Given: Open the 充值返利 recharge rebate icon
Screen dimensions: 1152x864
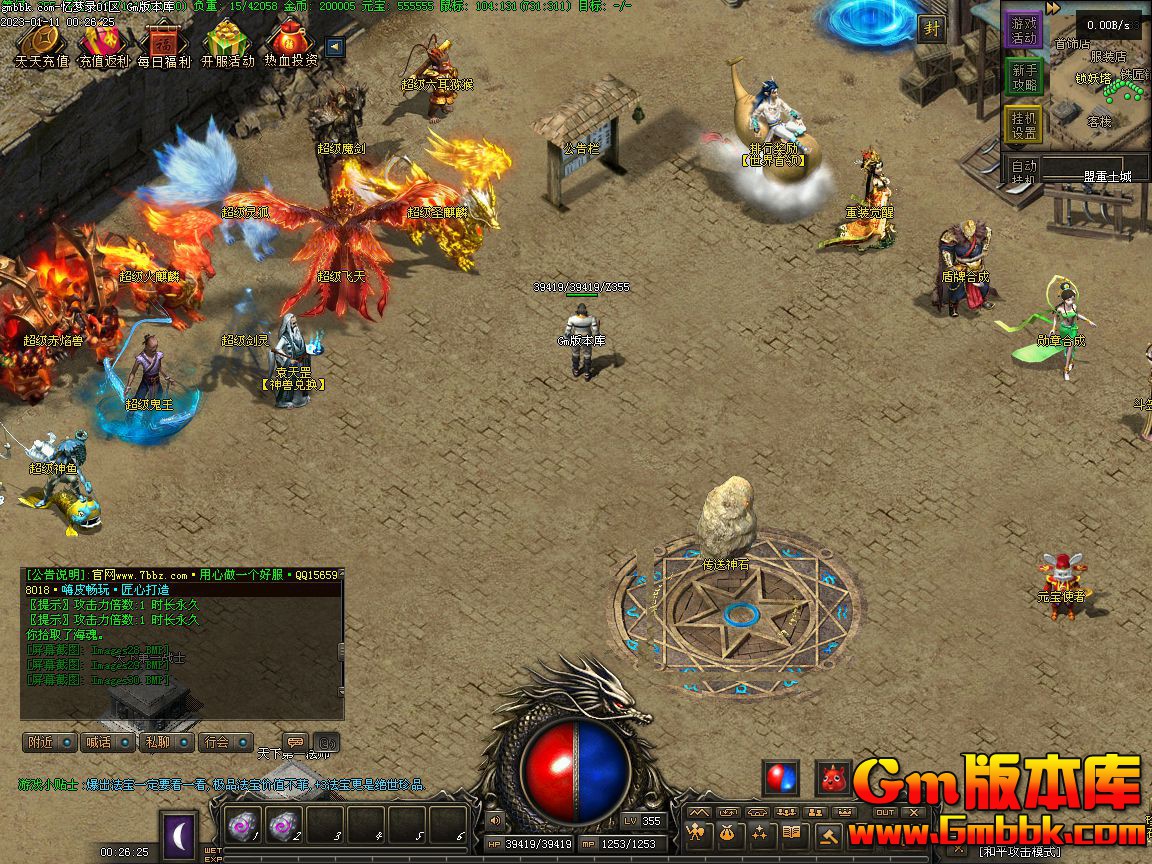Looking at the screenshot, I should coord(104,44).
